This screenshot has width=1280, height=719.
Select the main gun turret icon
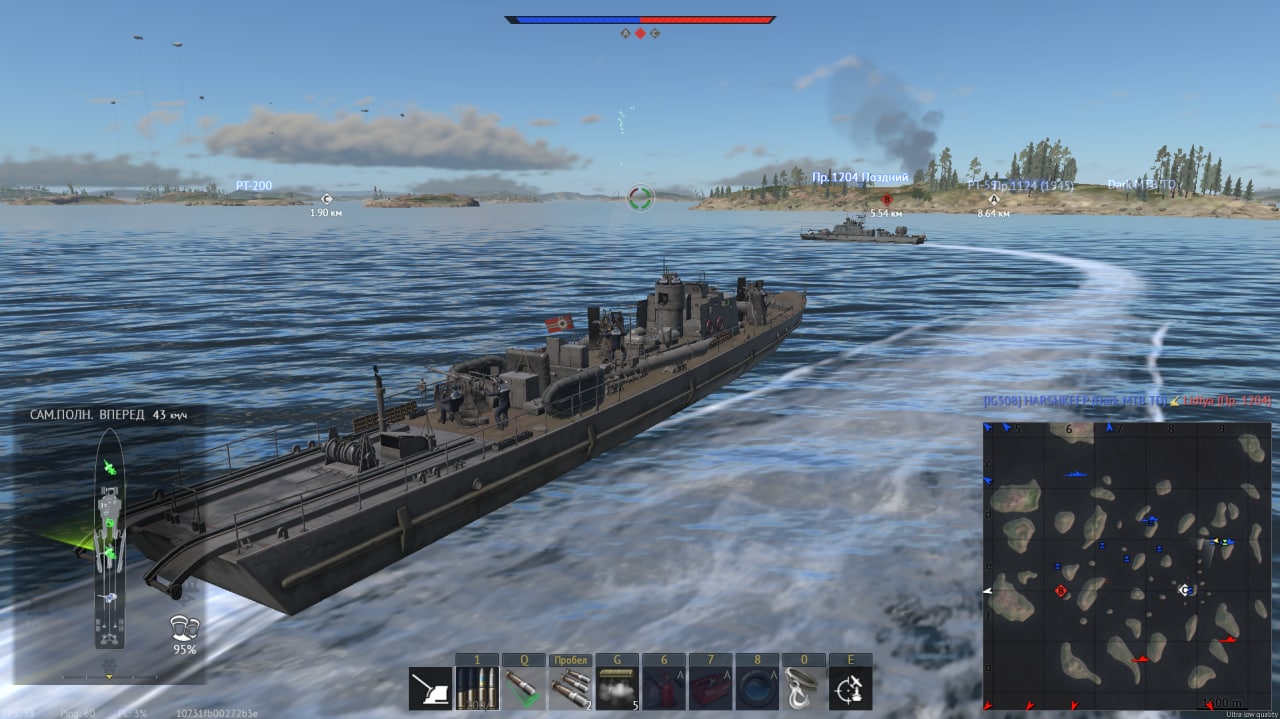(x=430, y=688)
